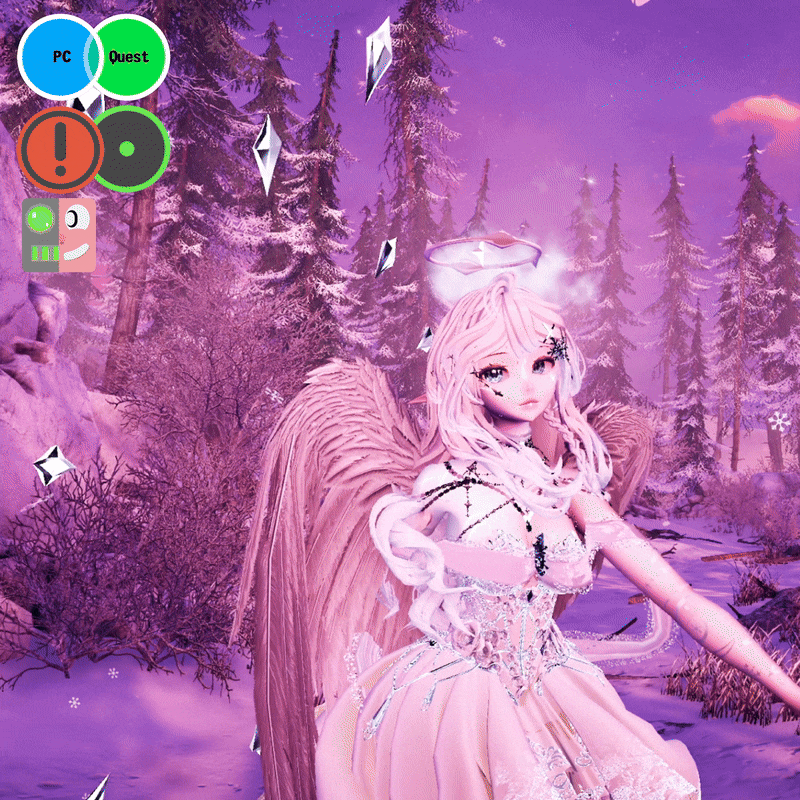Select the half-robot half-face icon
The height and width of the screenshot is (800, 800).
(x=59, y=234)
